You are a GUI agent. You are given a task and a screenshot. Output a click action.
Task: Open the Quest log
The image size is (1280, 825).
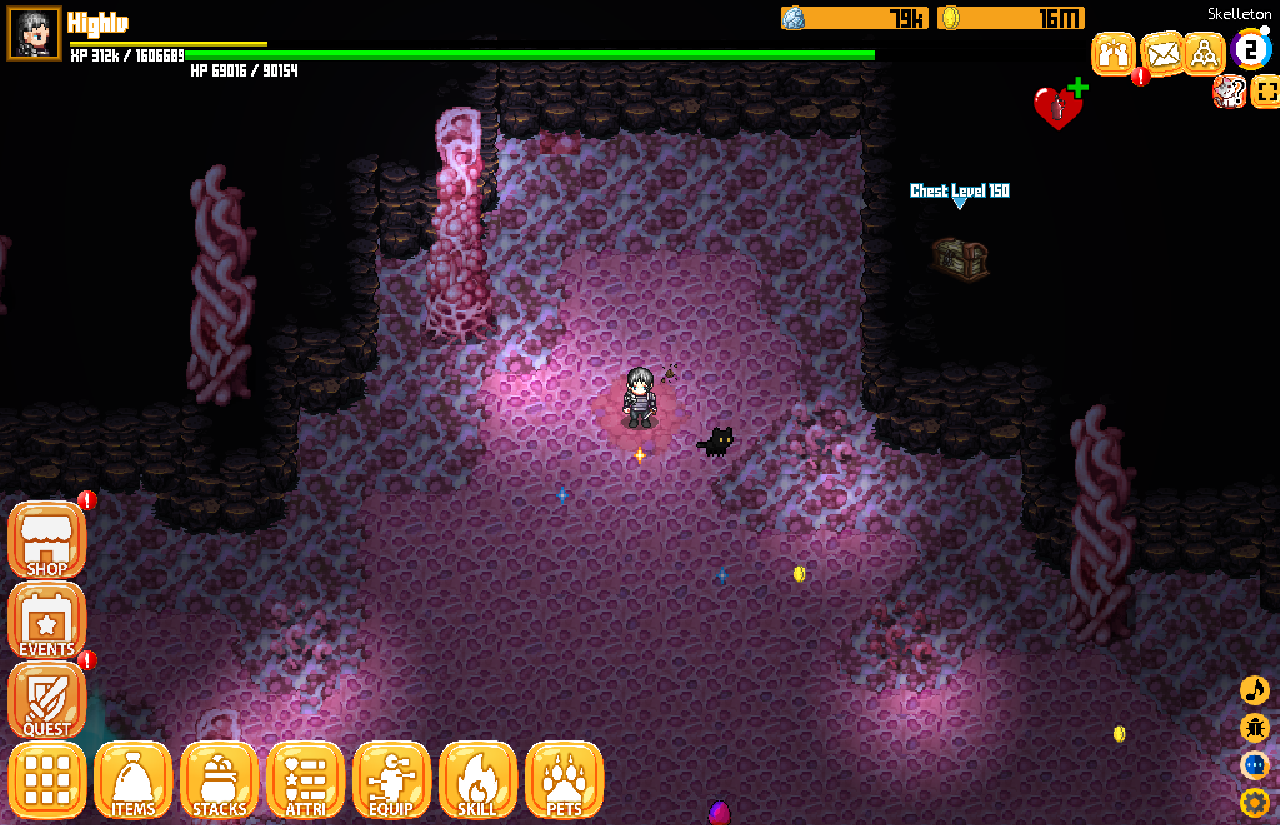pyautogui.click(x=47, y=700)
